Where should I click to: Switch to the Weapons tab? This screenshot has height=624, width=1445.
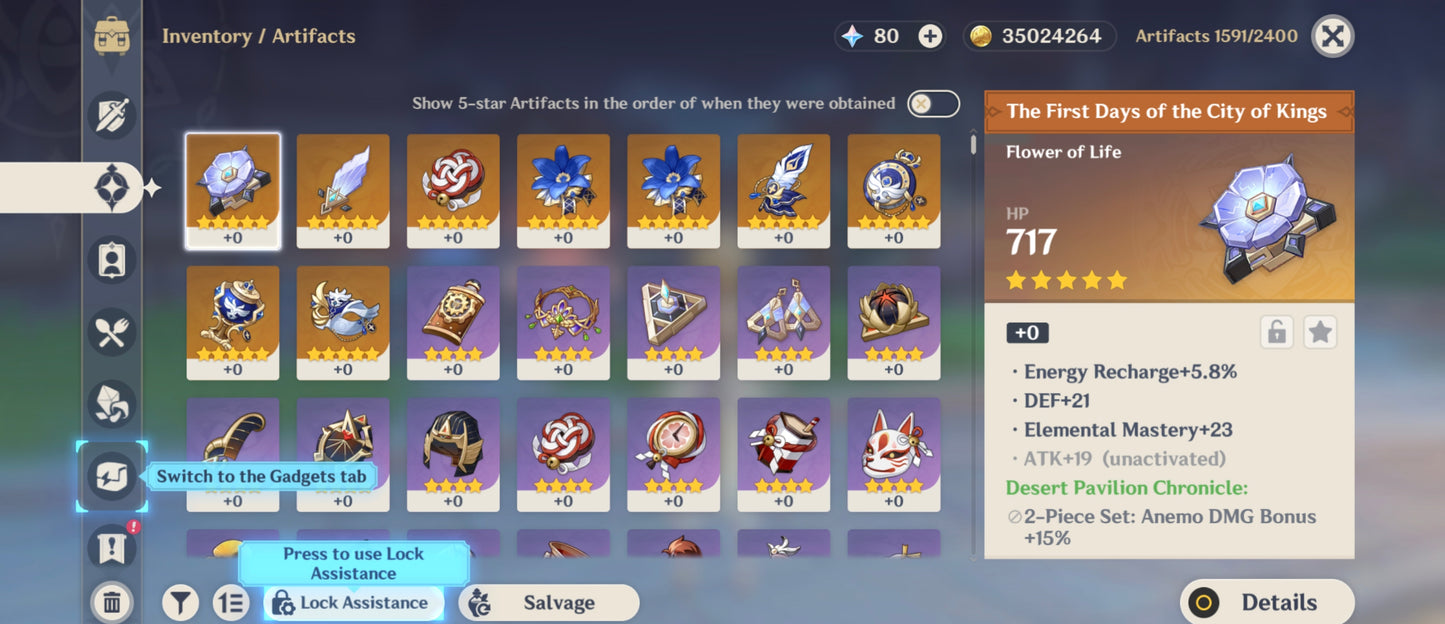coord(111,114)
